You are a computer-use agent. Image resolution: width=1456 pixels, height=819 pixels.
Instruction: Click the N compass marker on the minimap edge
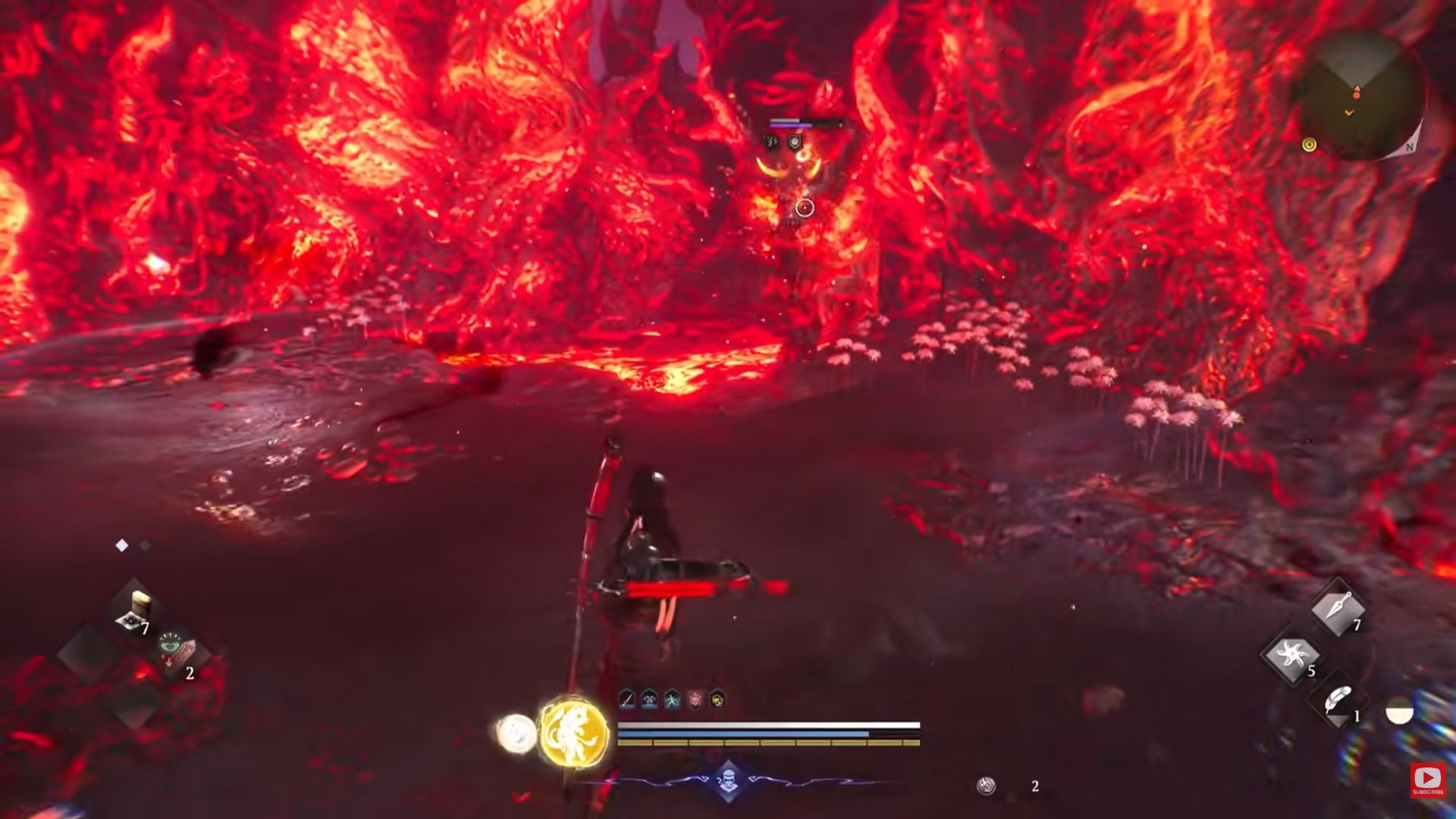(1410, 147)
